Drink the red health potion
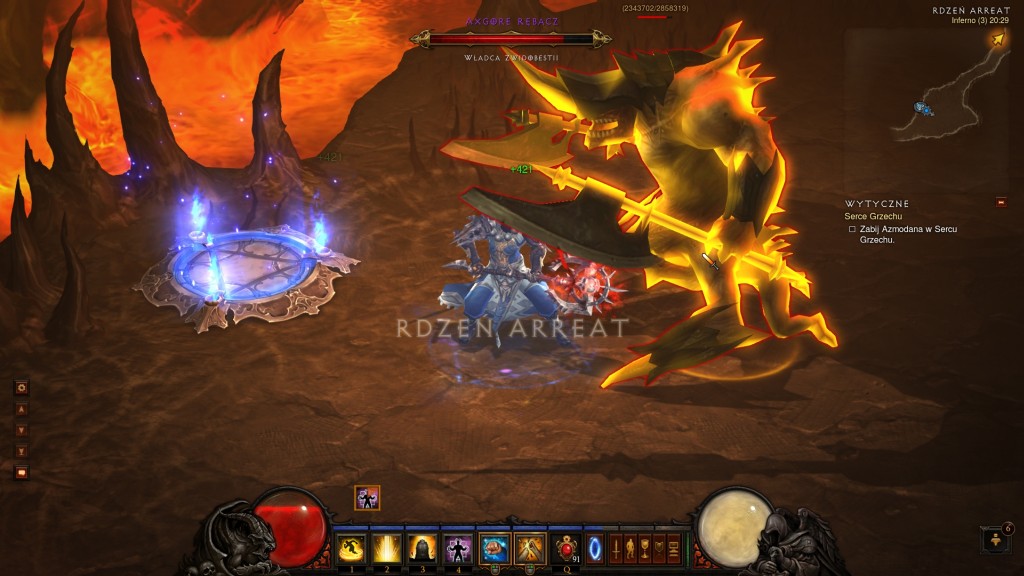The image size is (1024, 576). pyautogui.click(x=567, y=548)
